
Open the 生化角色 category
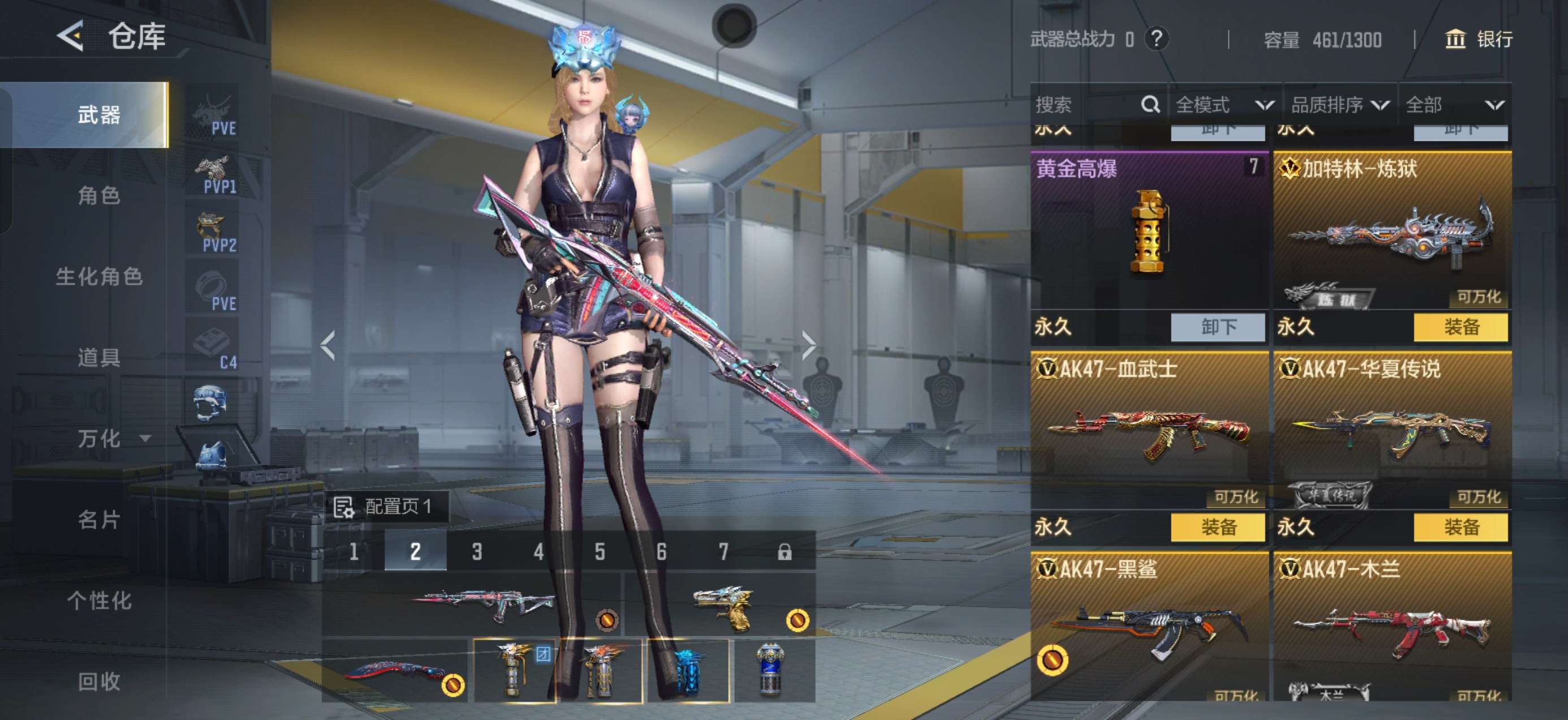[98, 277]
